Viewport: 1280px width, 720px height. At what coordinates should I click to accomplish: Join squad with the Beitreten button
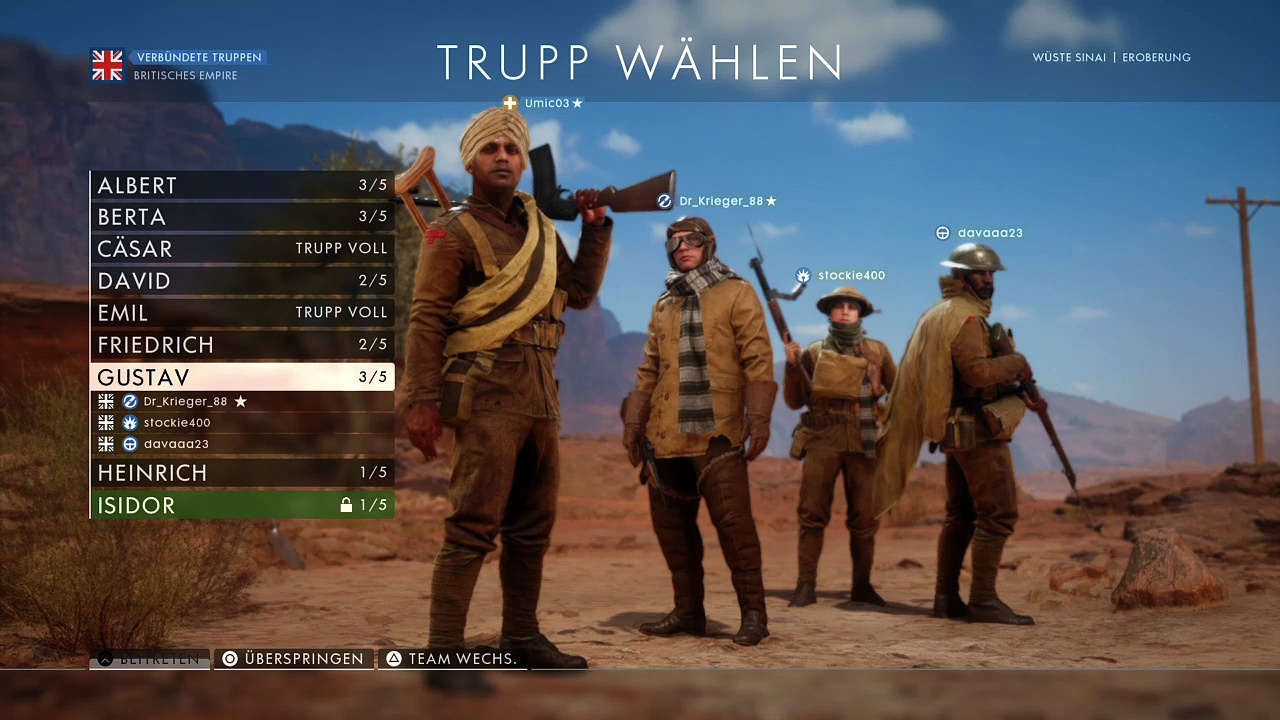[x=150, y=659]
